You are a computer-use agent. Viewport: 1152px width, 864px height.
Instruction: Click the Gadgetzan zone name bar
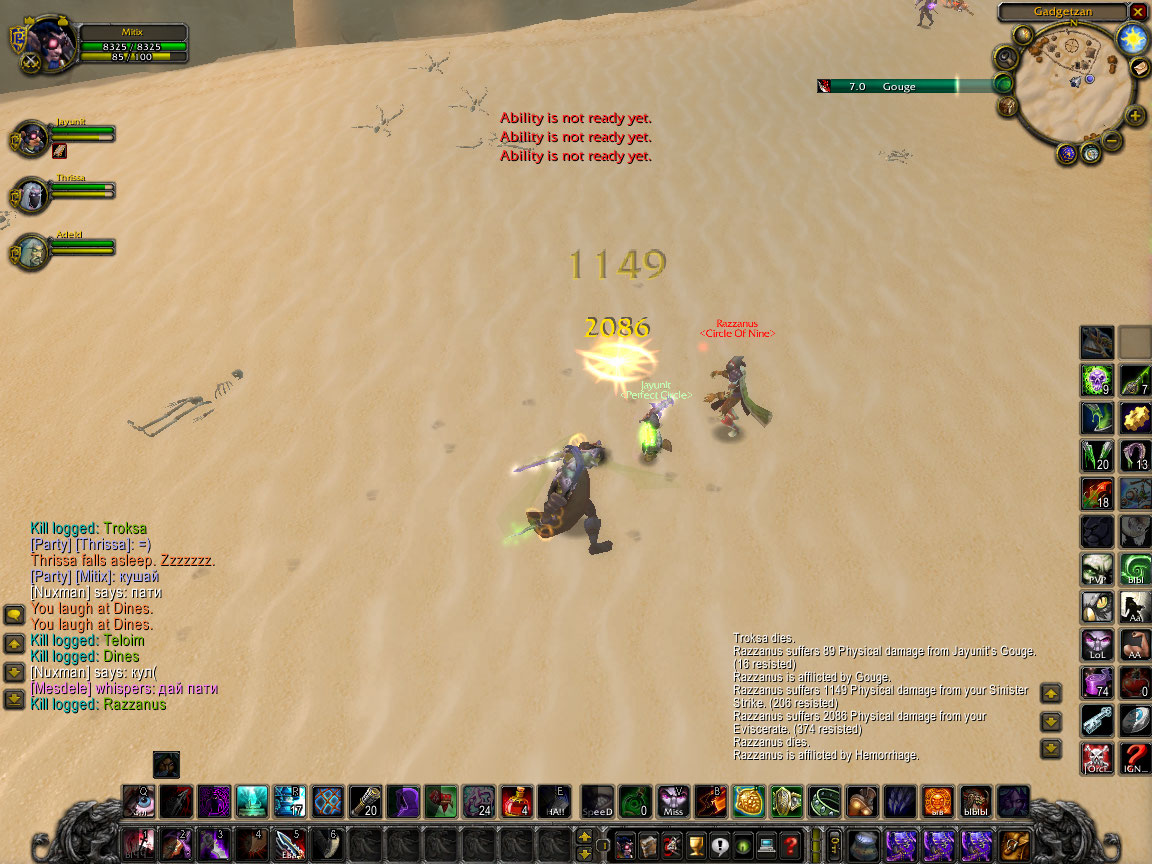point(1062,12)
